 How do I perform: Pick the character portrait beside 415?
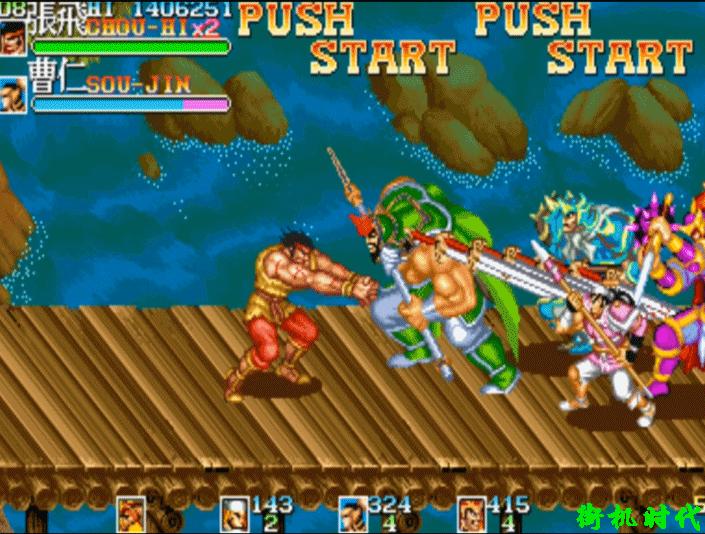coord(472,514)
